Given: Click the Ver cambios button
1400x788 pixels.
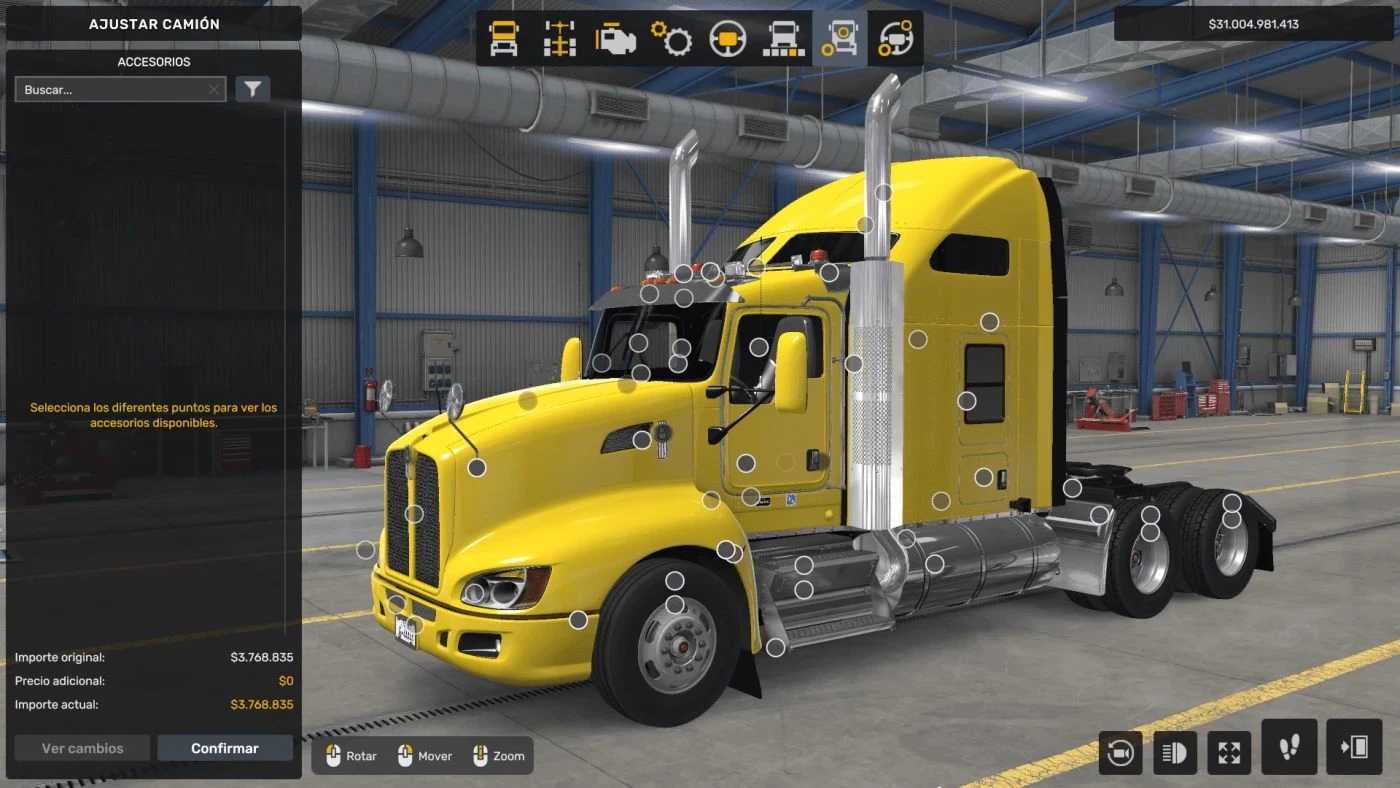Looking at the screenshot, I should (x=83, y=748).
